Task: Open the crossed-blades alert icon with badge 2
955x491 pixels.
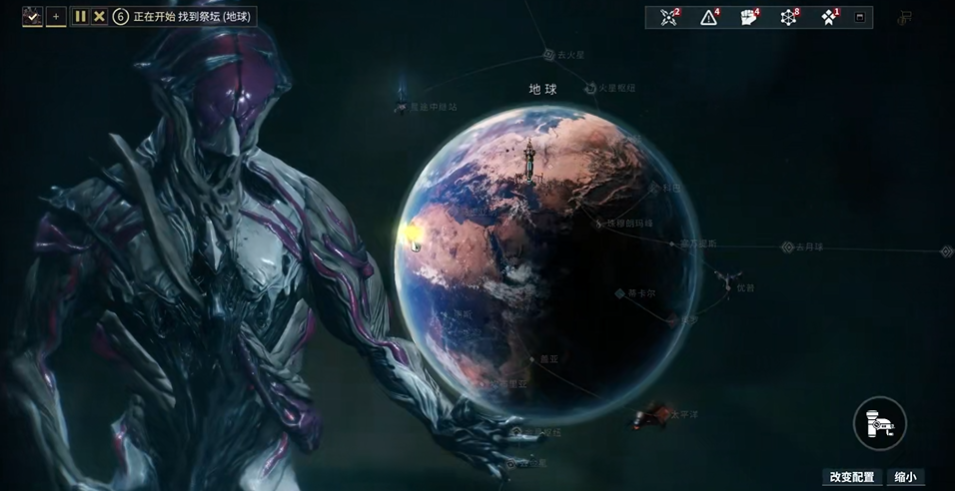Action: 669,17
